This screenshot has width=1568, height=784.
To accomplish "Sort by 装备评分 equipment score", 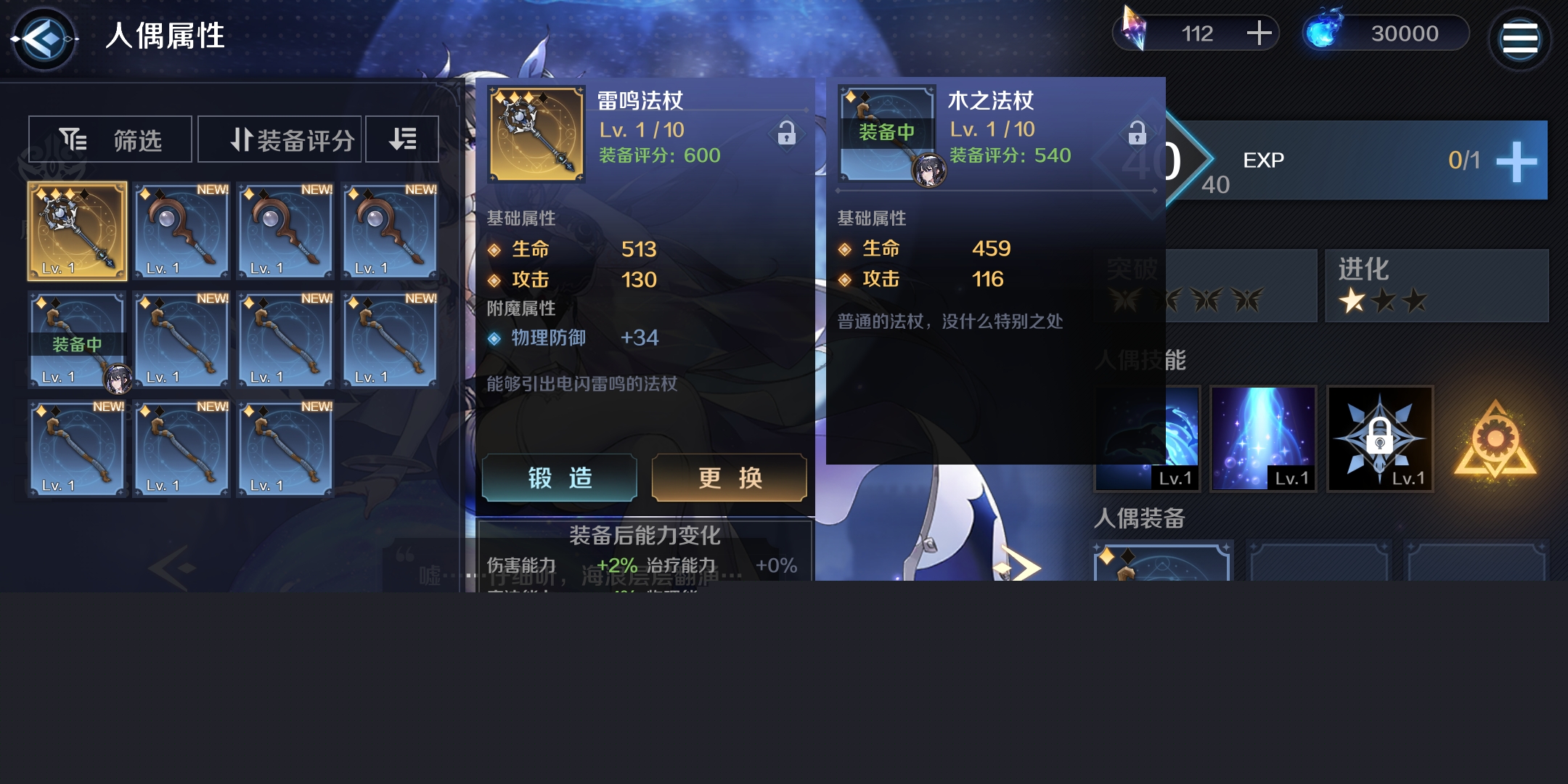I will pos(279,139).
